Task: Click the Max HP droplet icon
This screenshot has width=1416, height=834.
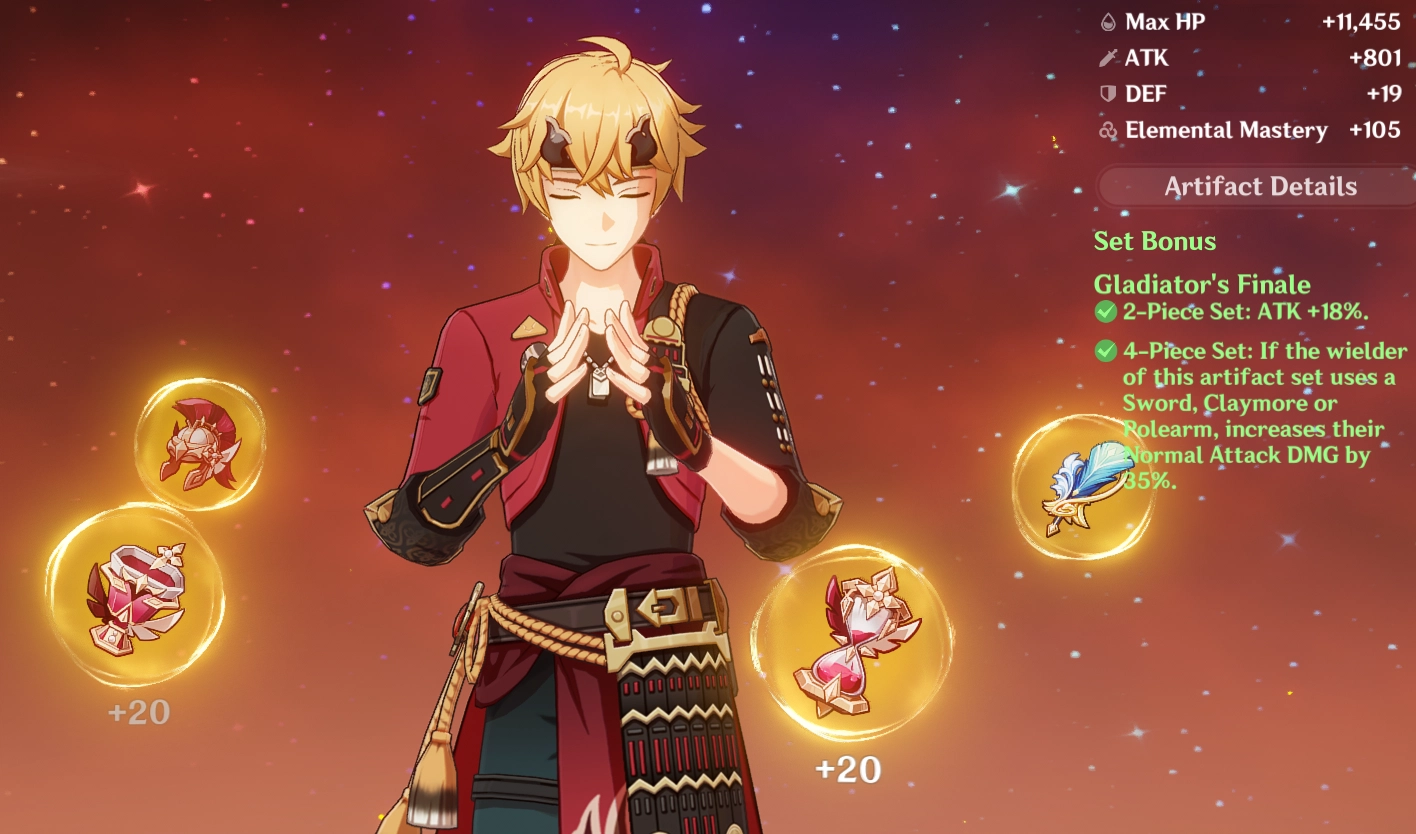Action: click(1108, 21)
